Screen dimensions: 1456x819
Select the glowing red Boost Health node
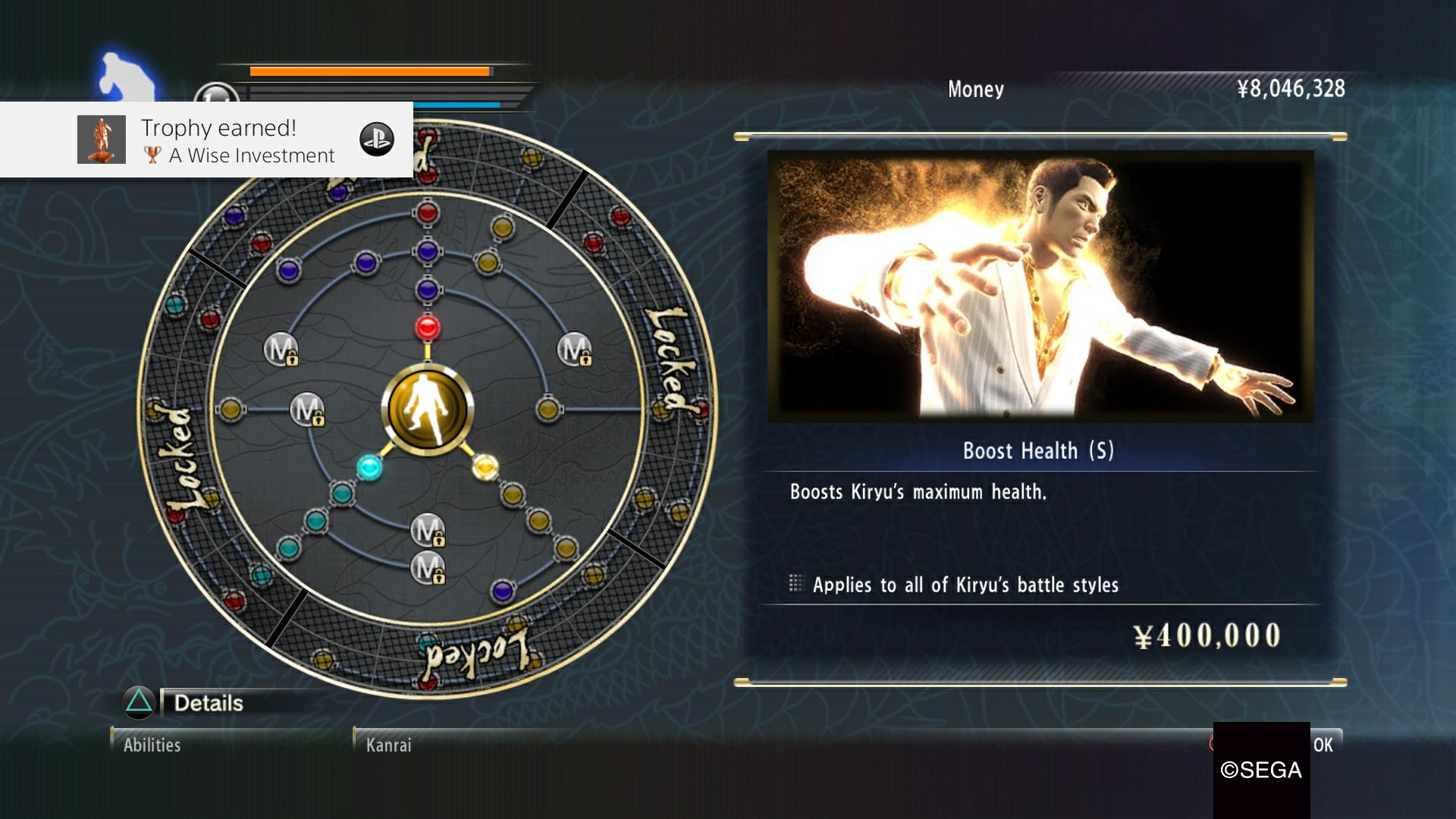pyautogui.click(x=428, y=328)
